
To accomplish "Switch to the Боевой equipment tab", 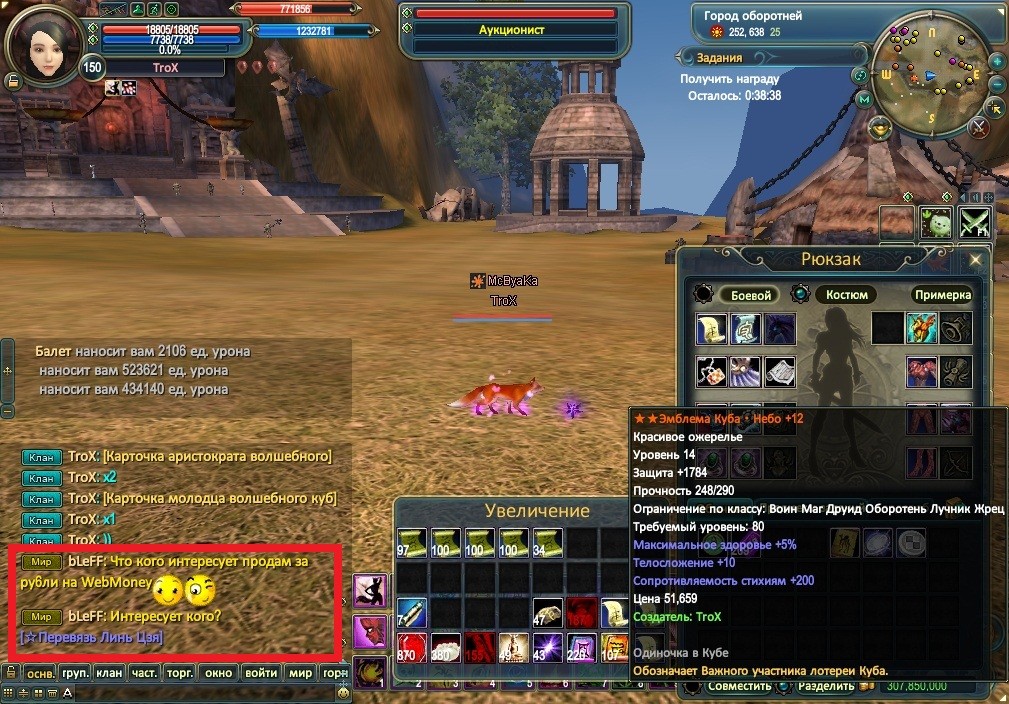I will (751, 295).
